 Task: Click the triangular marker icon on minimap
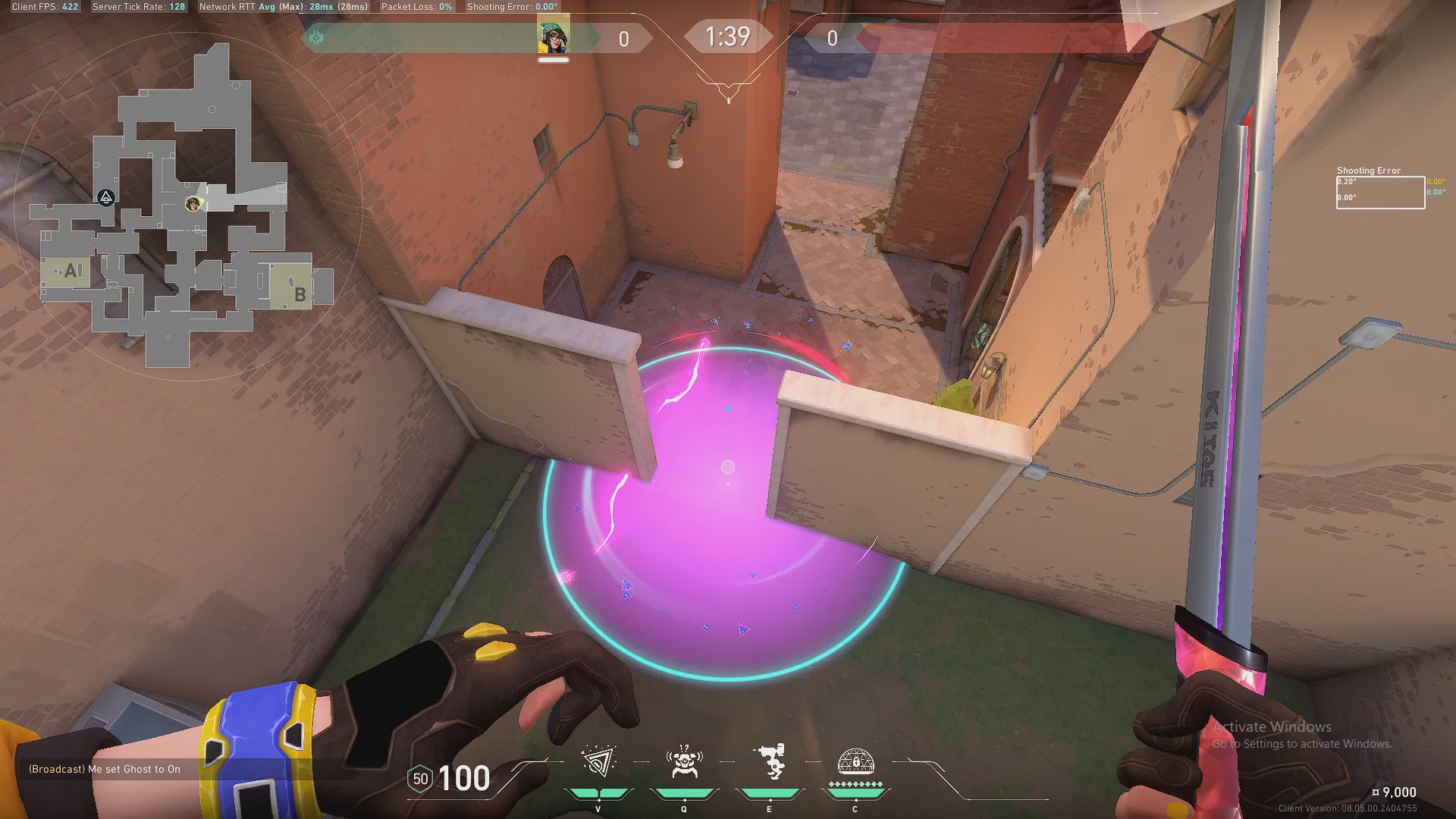tap(106, 198)
